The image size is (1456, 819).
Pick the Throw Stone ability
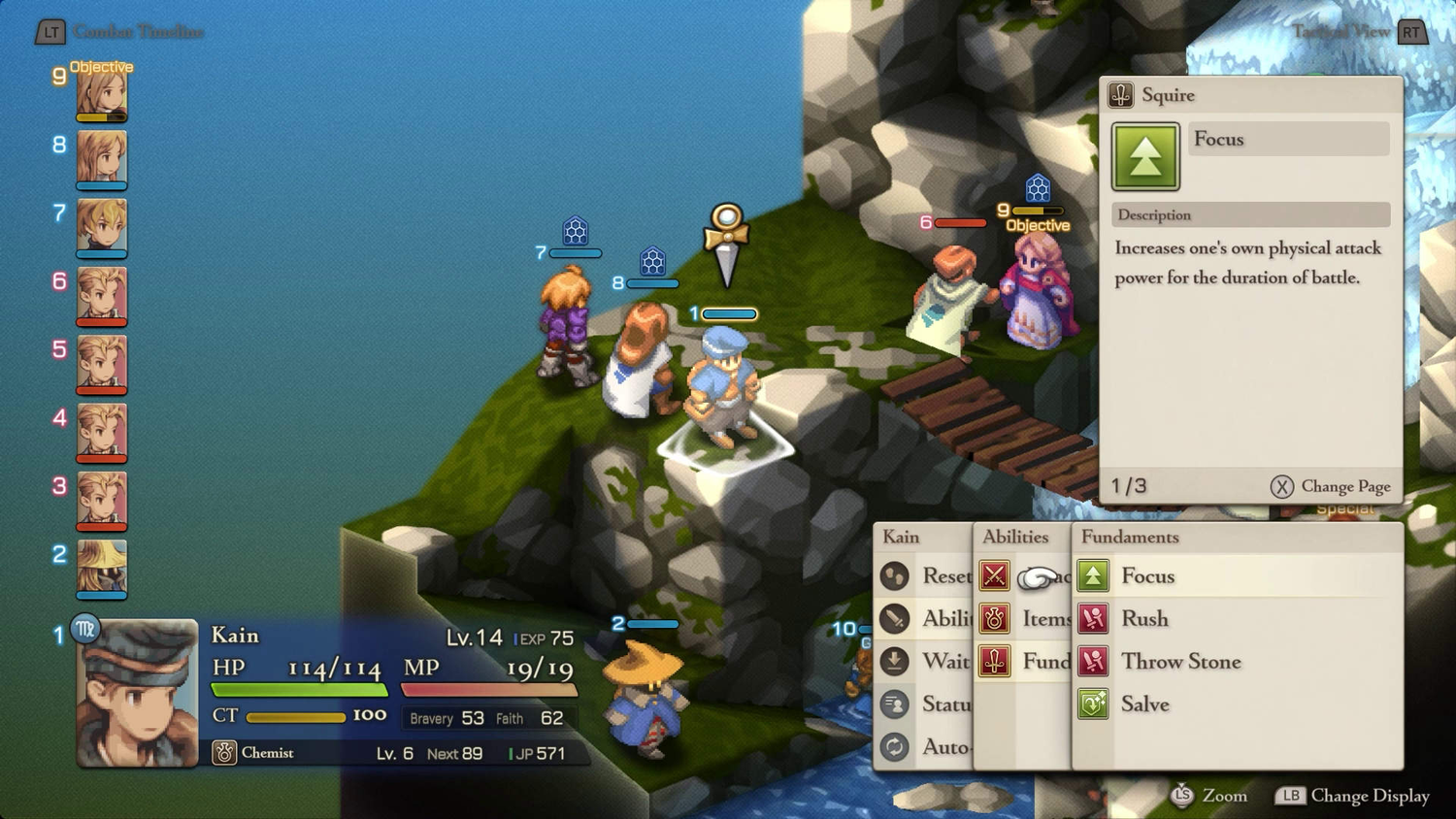click(1180, 662)
